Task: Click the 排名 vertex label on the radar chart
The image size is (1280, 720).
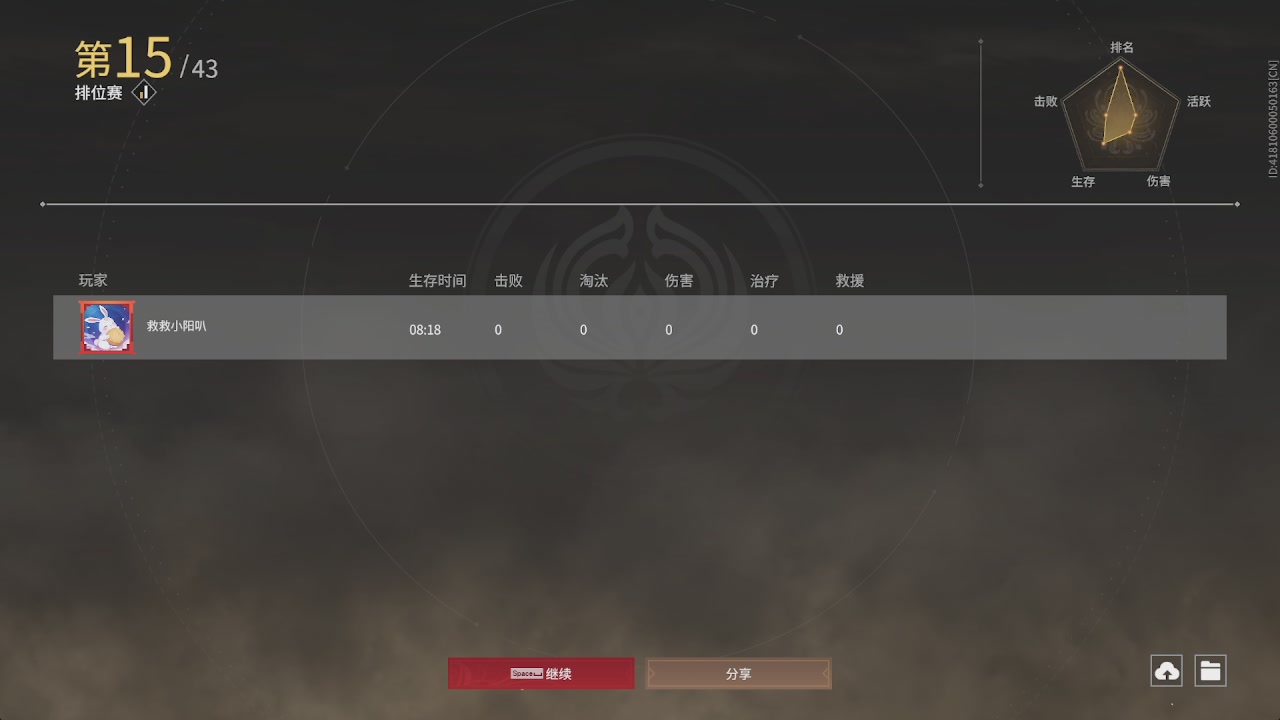Action: pyautogui.click(x=1122, y=46)
